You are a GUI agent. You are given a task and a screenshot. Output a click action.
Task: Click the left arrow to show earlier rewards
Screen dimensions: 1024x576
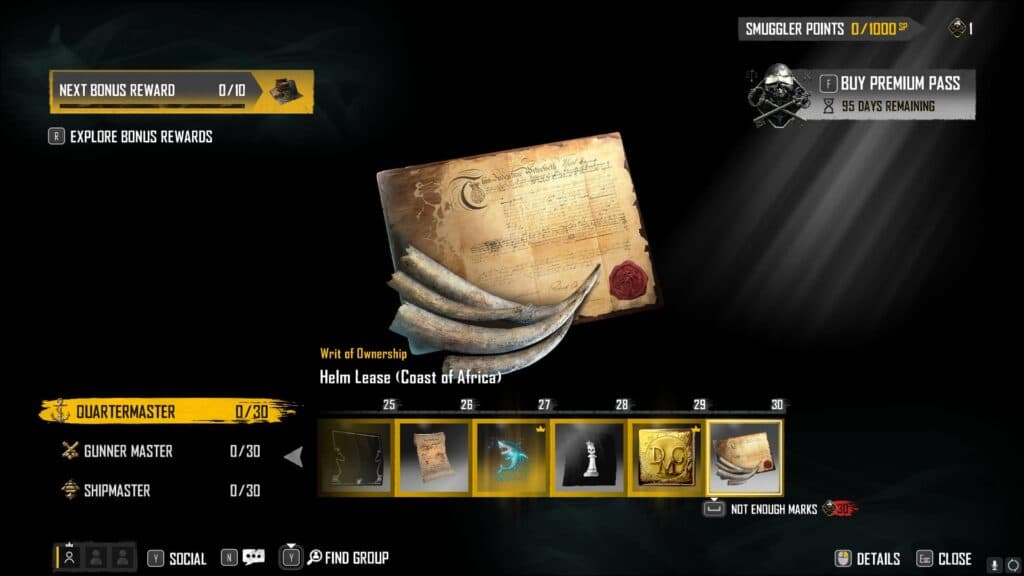294,457
